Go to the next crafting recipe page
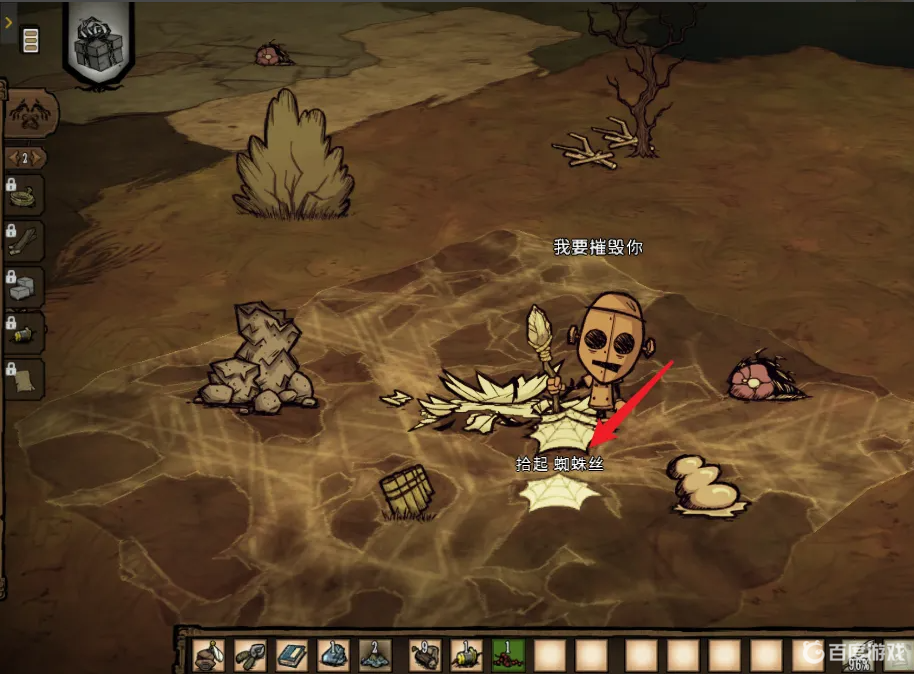The width and height of the screenshot is (914, 674). coord(37,158)
